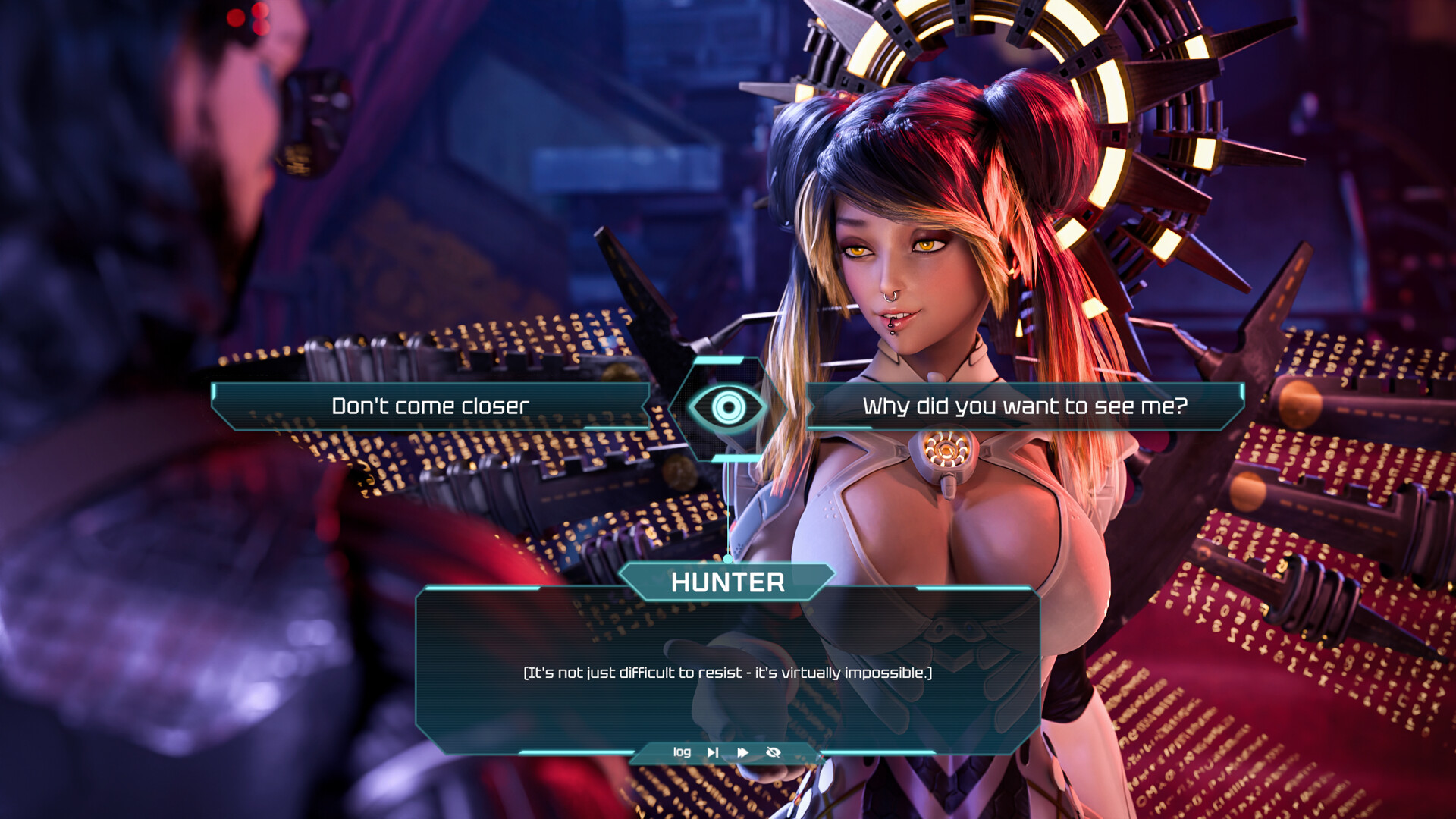The image size is (1456, 819).
Task: Click the central eye icon between choices
Action: pos(728,408)
